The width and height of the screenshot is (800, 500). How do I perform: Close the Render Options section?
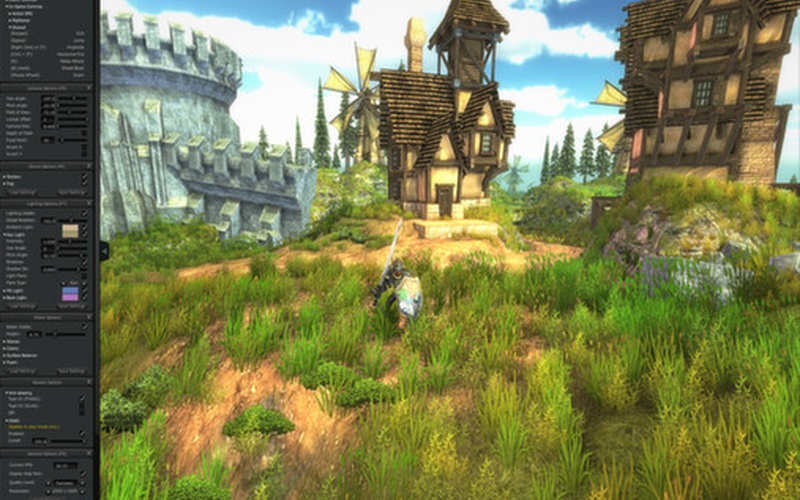[91, 382]
